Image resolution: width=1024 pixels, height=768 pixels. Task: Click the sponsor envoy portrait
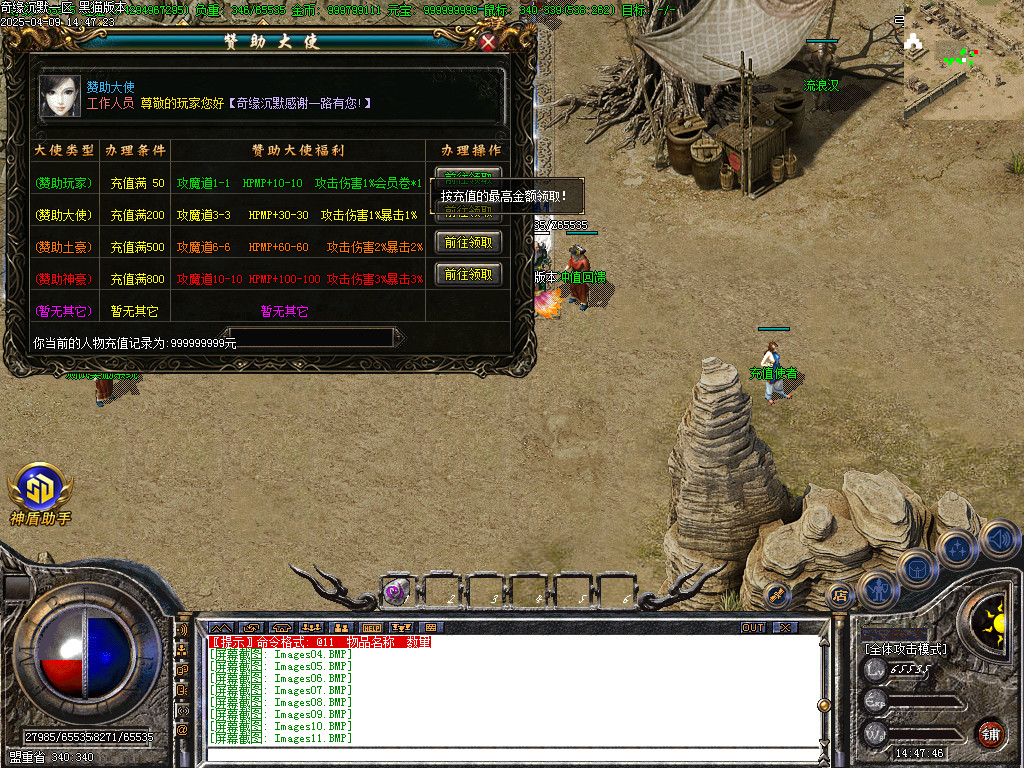60,96
